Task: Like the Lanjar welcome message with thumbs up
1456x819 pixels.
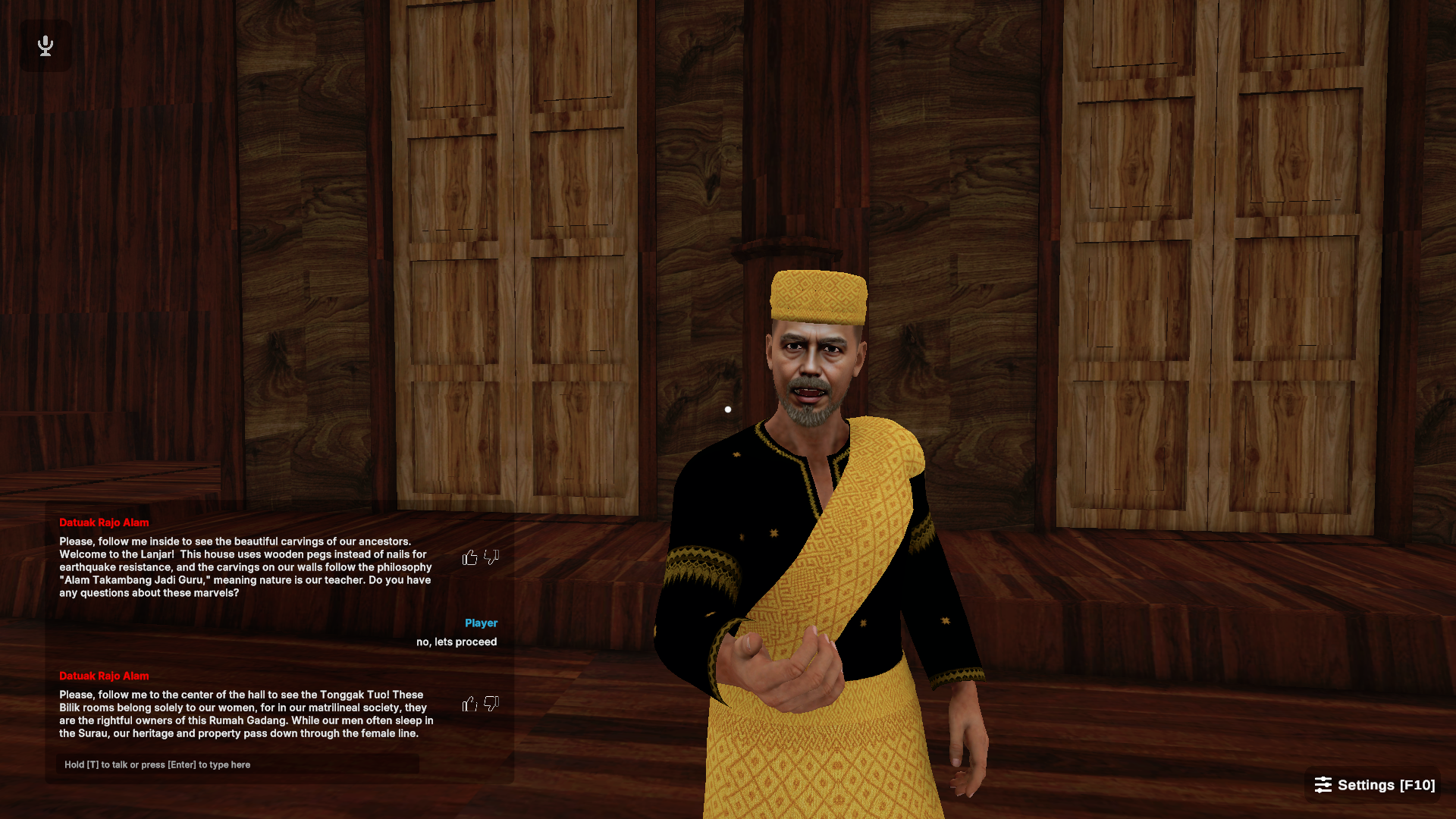Action: [x=470, y=558]
